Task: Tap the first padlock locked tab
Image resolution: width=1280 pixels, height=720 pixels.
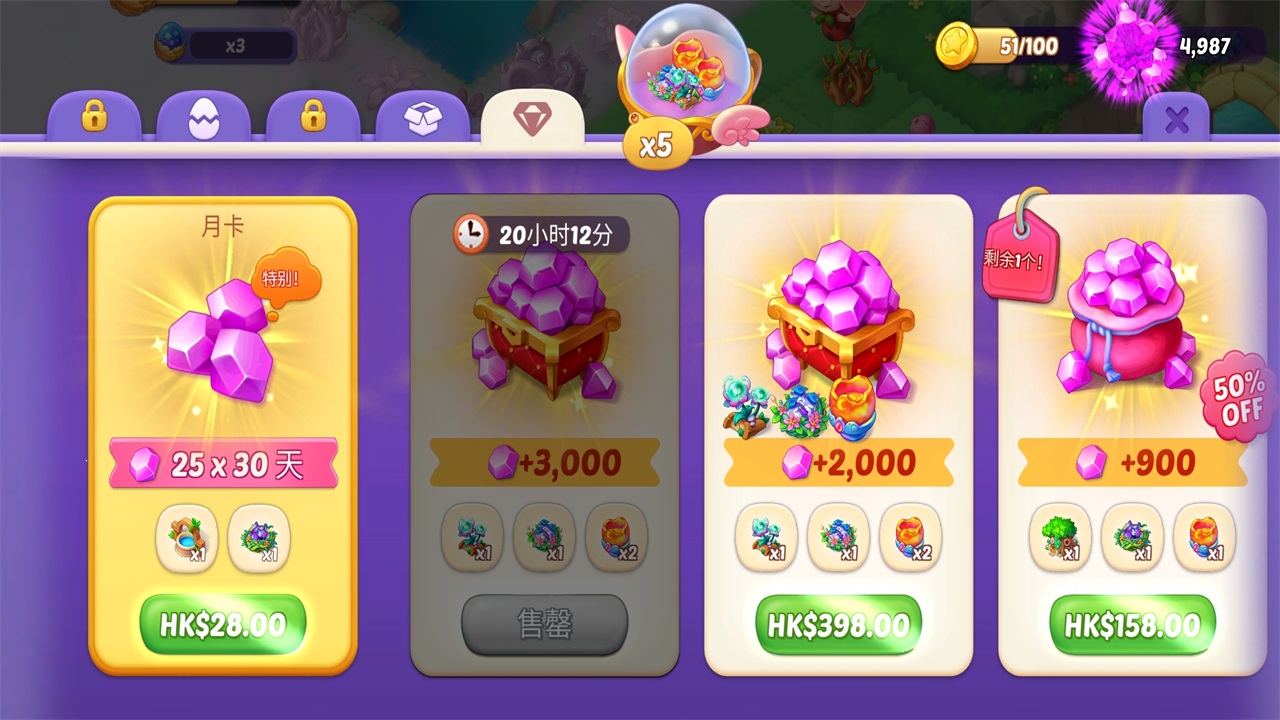Action: pos(94,119)
